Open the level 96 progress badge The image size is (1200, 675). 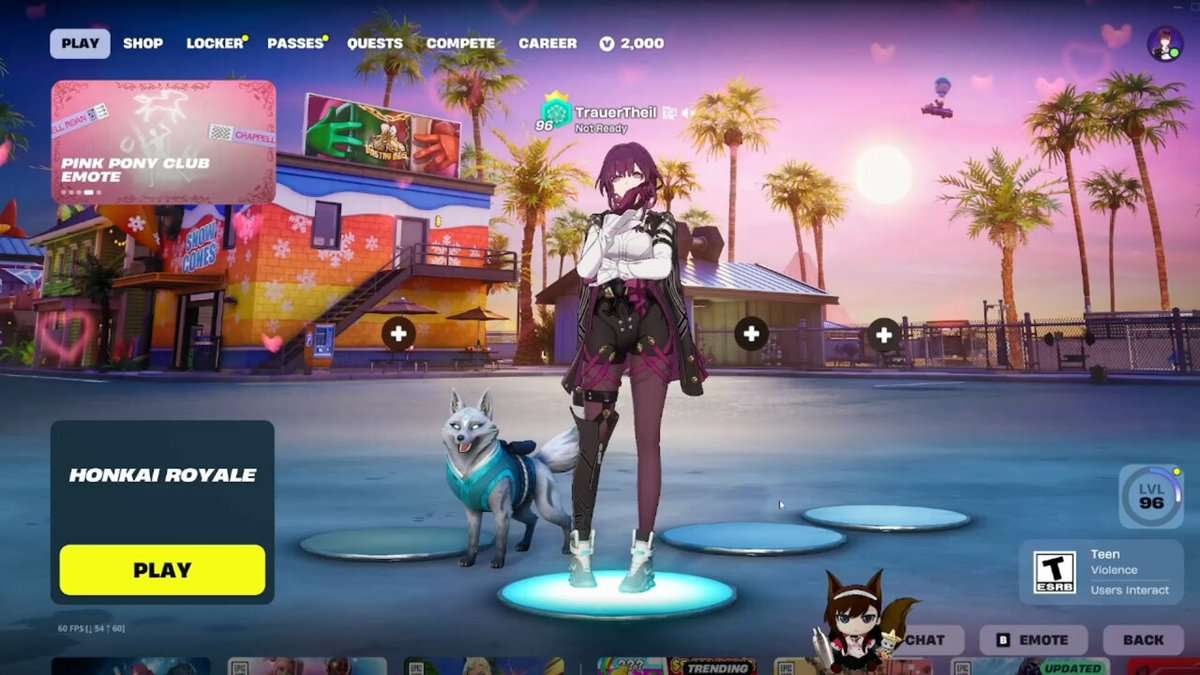coord(1151,497)
